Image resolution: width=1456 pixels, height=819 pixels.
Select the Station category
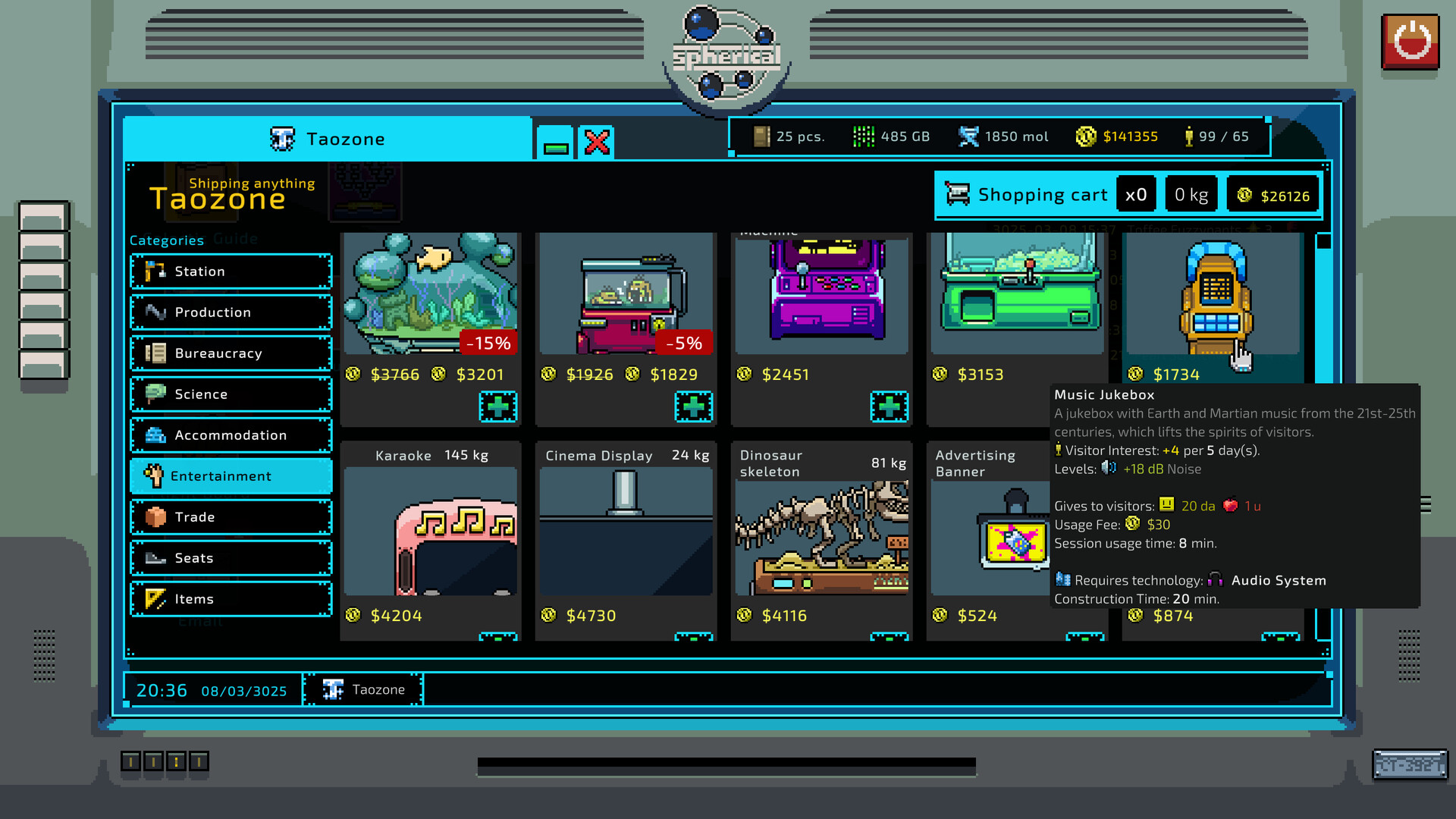pyautogui.click(x=230, y=271)
